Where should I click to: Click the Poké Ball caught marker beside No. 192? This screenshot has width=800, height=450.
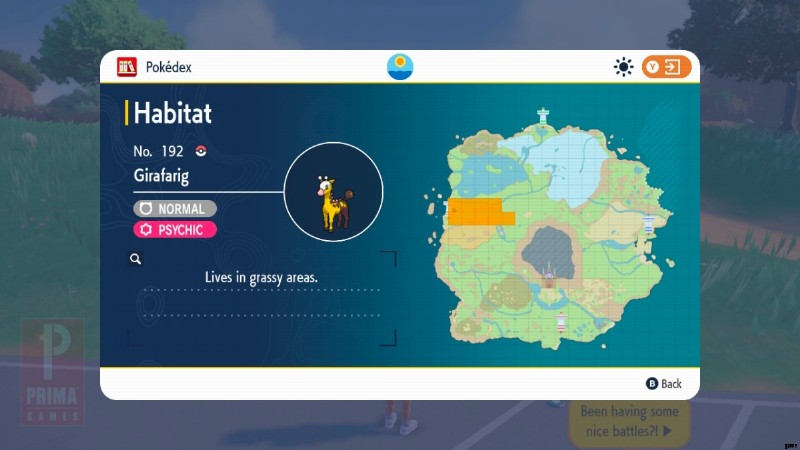(x=201, y=152)
